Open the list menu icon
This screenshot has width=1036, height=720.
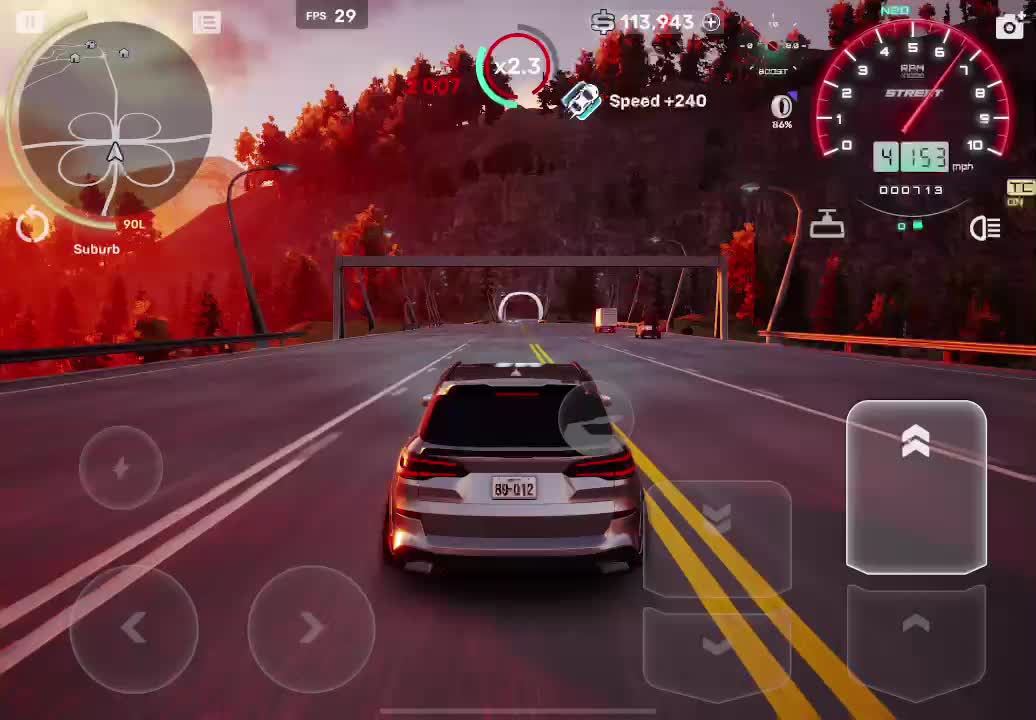point(207,22)
